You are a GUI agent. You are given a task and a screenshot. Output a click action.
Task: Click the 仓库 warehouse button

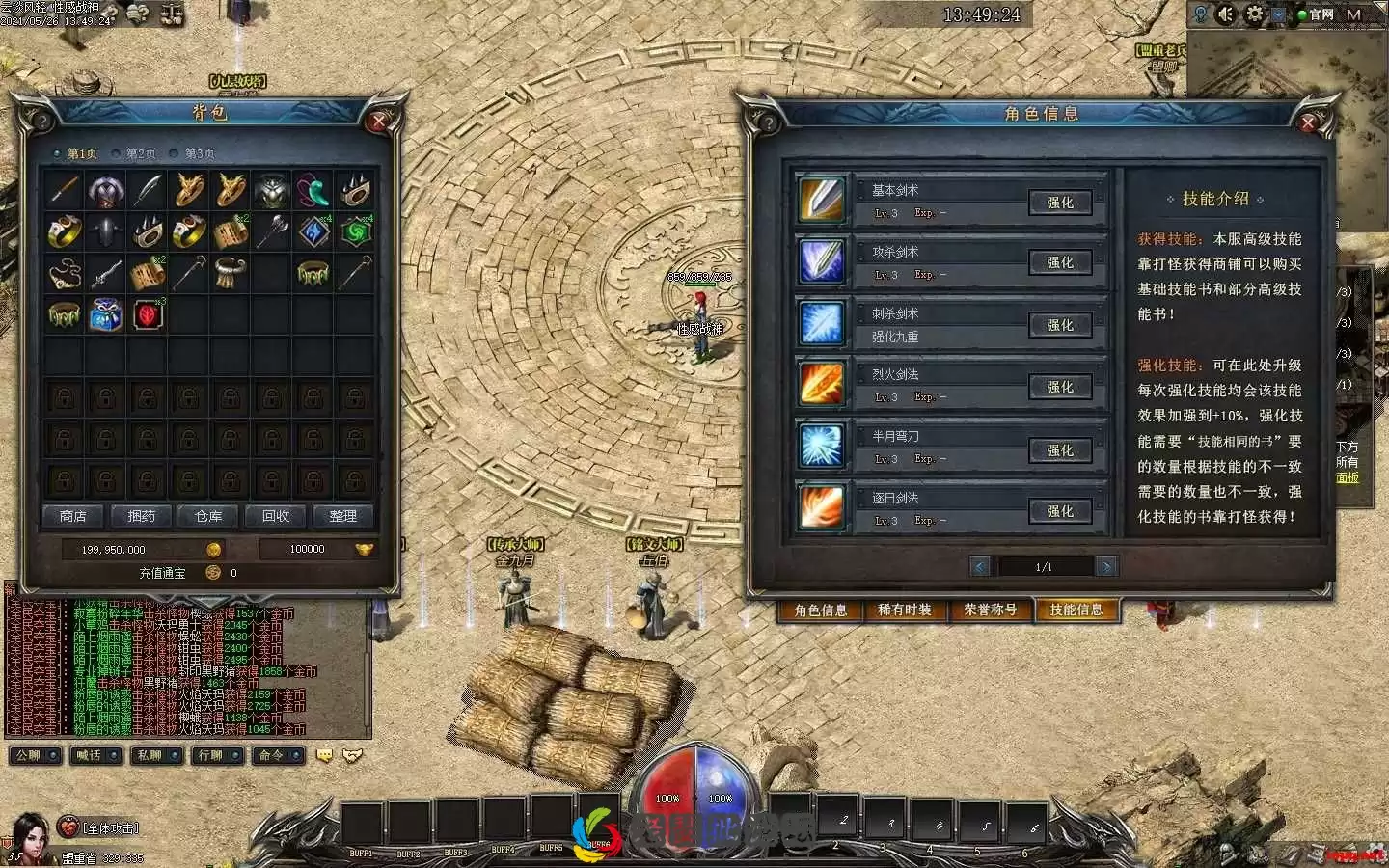[208, 516]
